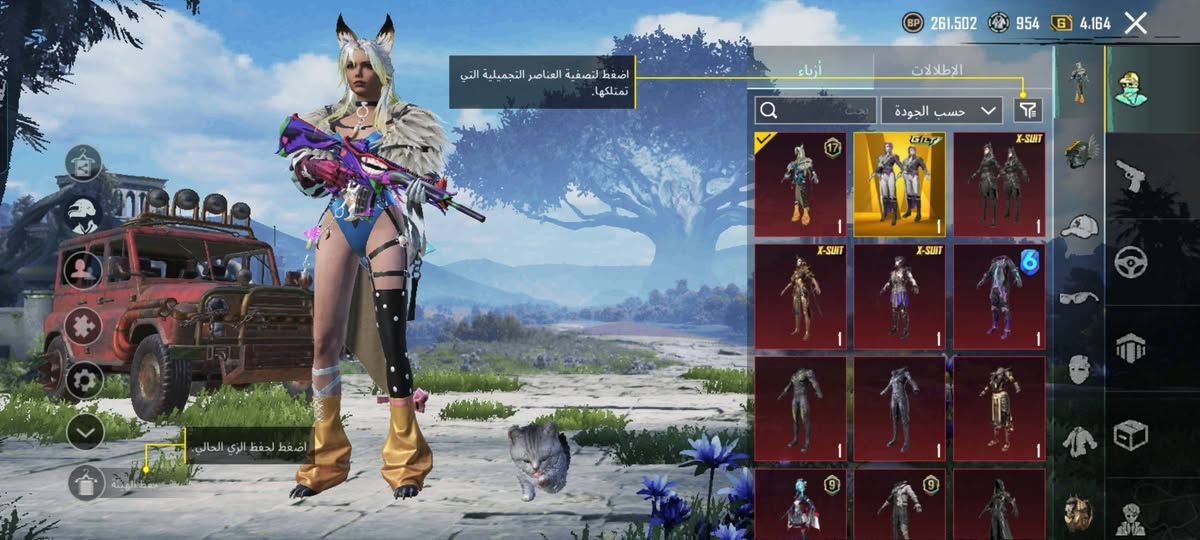Toggle the owned-items filter funnel button
This screenshot has height=540, width=1200.
1027,110
